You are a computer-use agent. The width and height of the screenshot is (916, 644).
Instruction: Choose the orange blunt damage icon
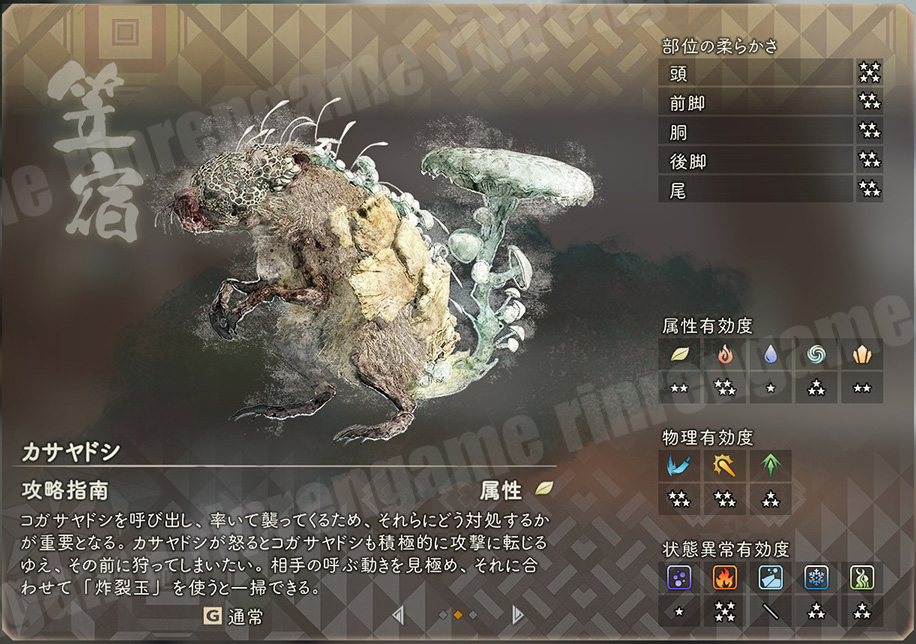724,466
